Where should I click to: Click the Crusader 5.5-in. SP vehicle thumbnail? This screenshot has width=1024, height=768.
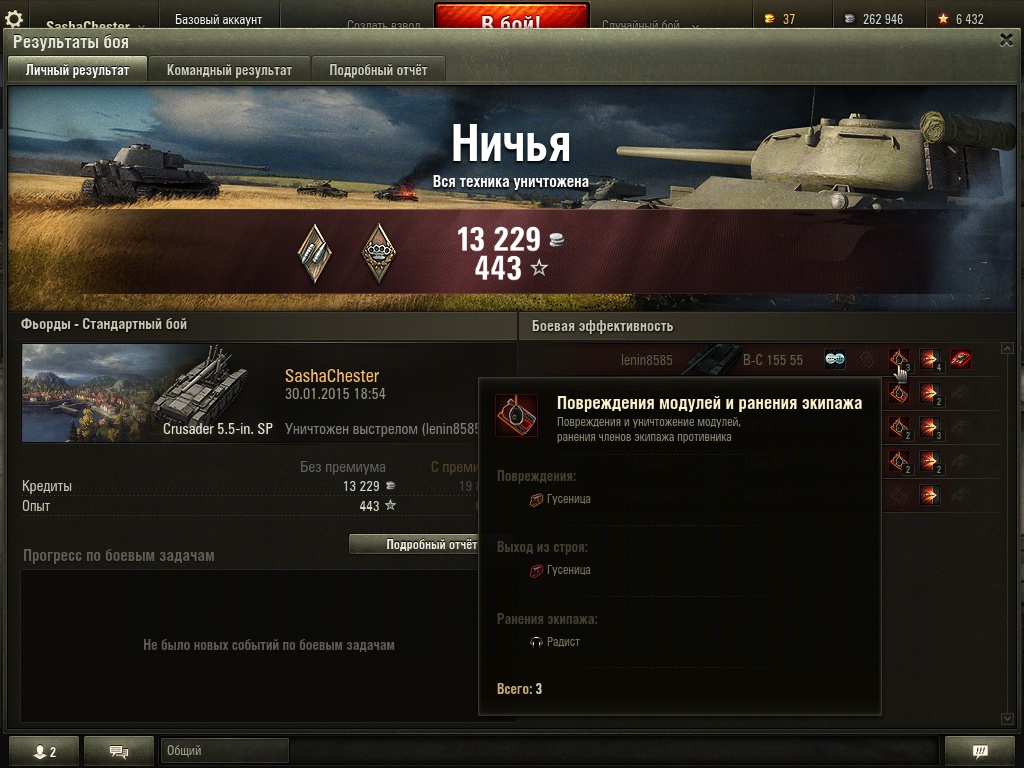pyautogui.click(x=149, y=393)
